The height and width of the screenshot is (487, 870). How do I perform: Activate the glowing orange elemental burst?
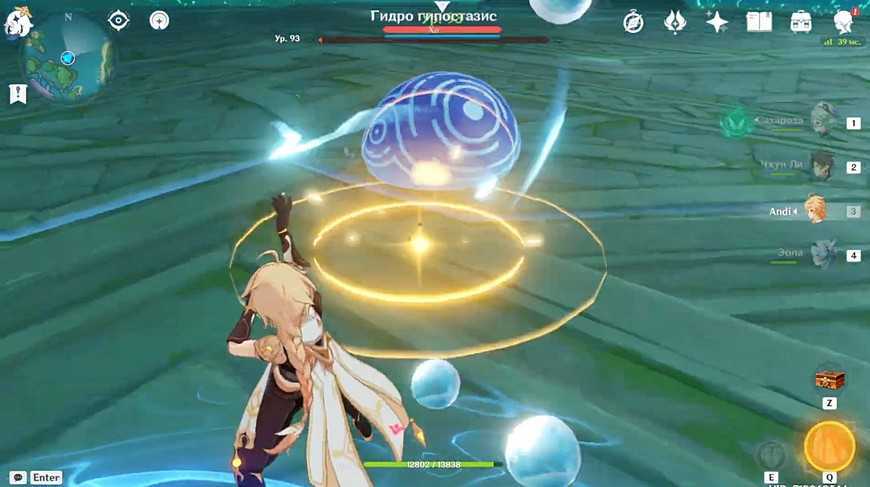click(x=829, y=446)
